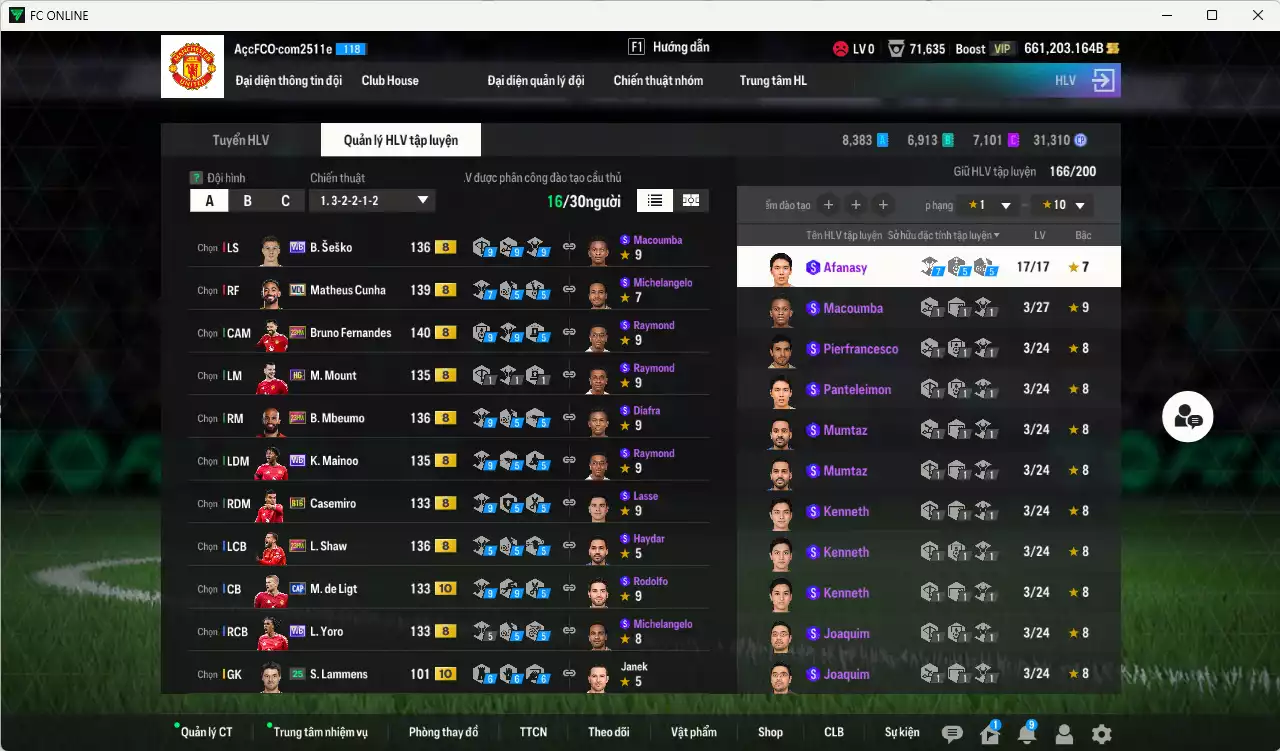Click the F1 Hướng dẫn guide button
The image size is (1280, 751).
[670, 46]
